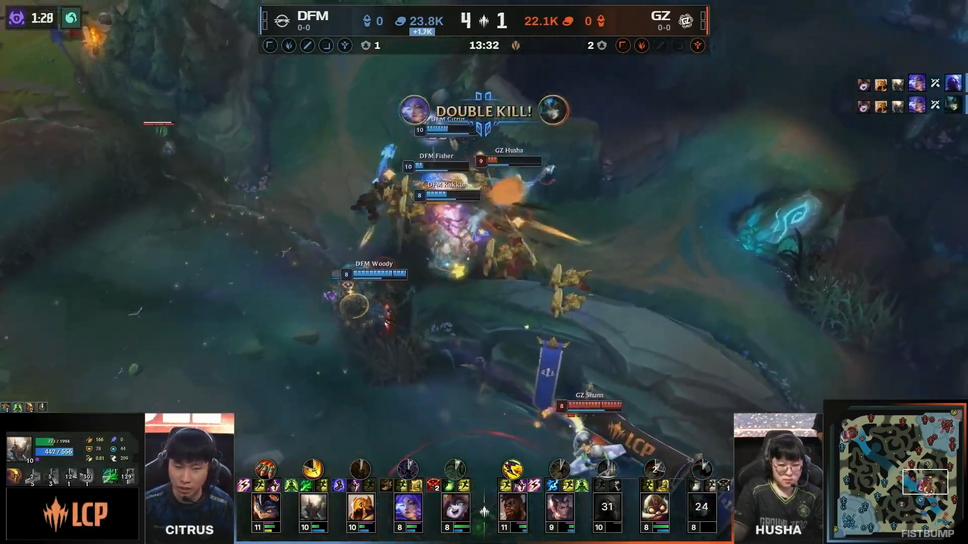This screenshot has height=544, width=968.
Task: Click the FISTBUMP watermark
Action: click(927, 534)
